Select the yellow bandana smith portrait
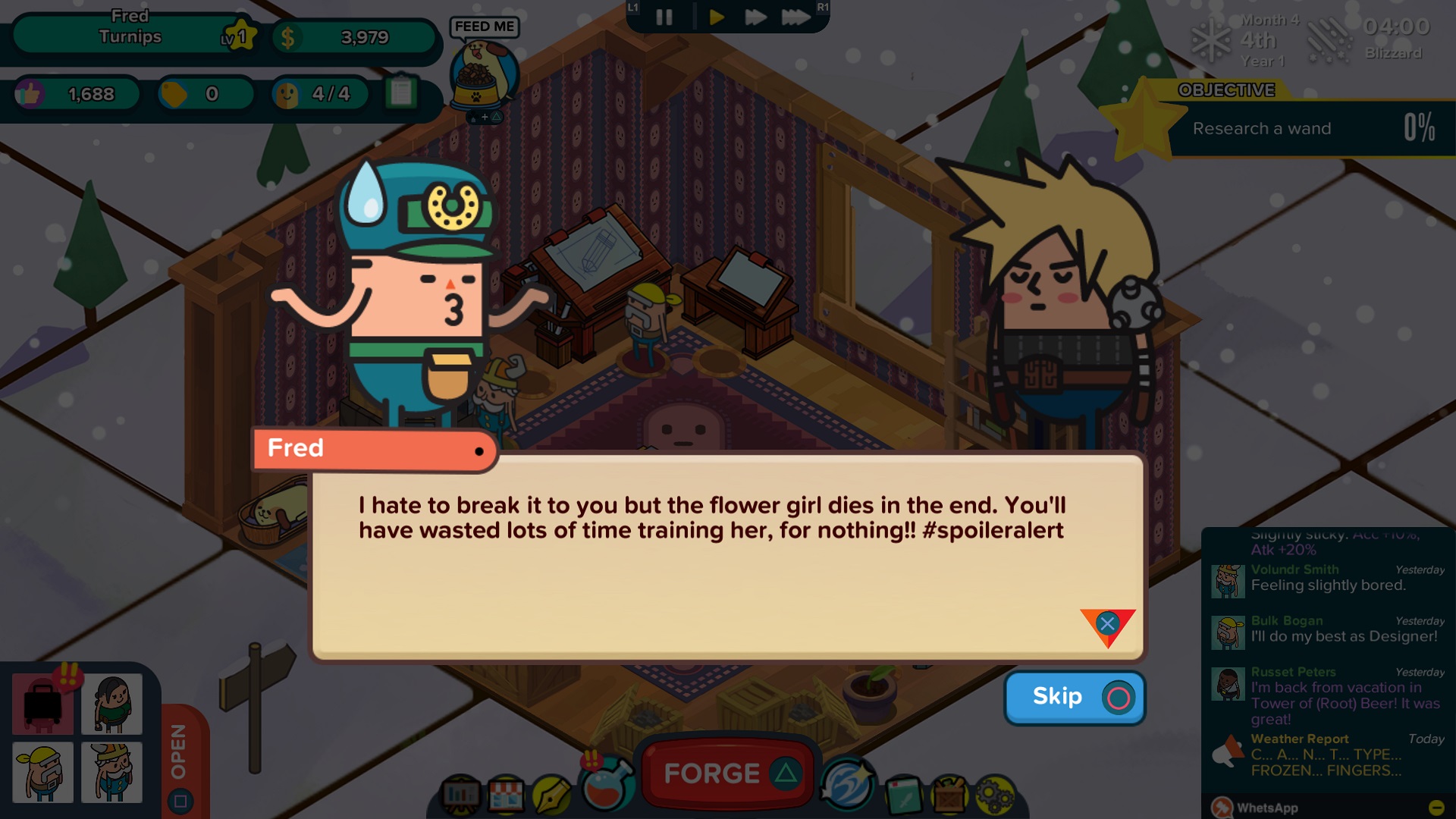The height and width of the screenshot is (819, 1456). [x=43, y=772]
